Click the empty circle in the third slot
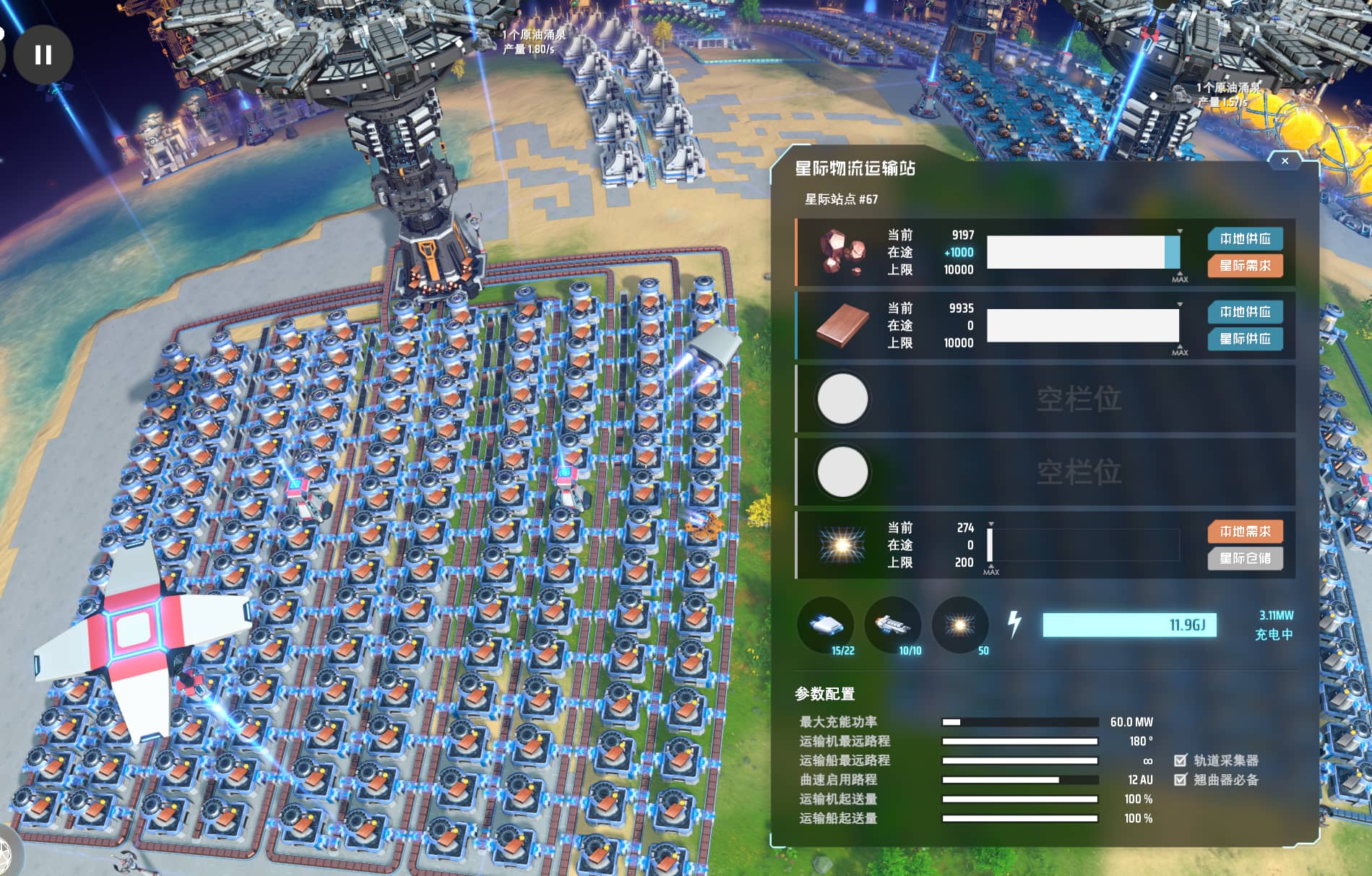Screen dimensions: 1372x876 click(842, 398)
